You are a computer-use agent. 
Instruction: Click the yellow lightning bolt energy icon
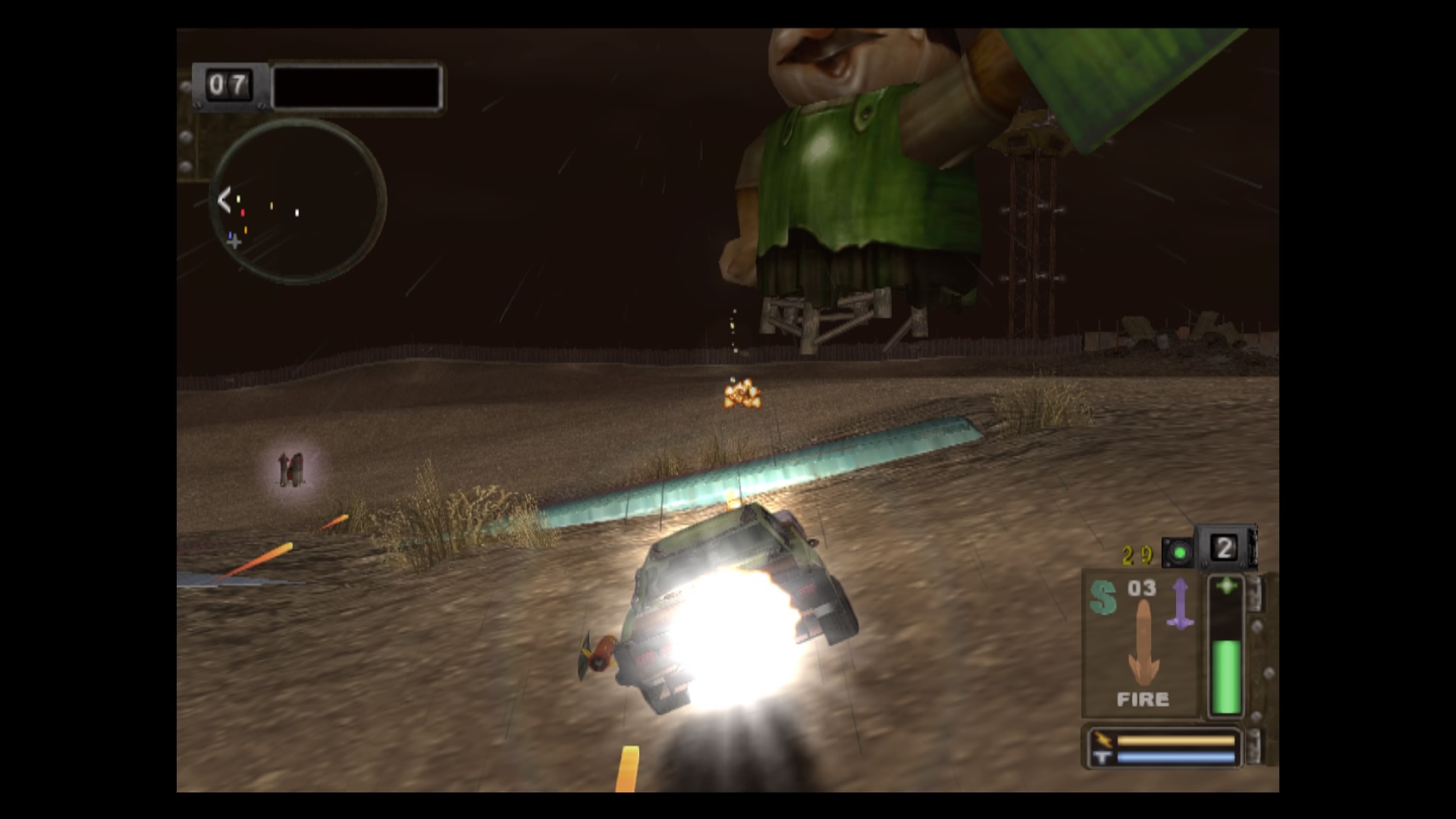[1103, 739]
